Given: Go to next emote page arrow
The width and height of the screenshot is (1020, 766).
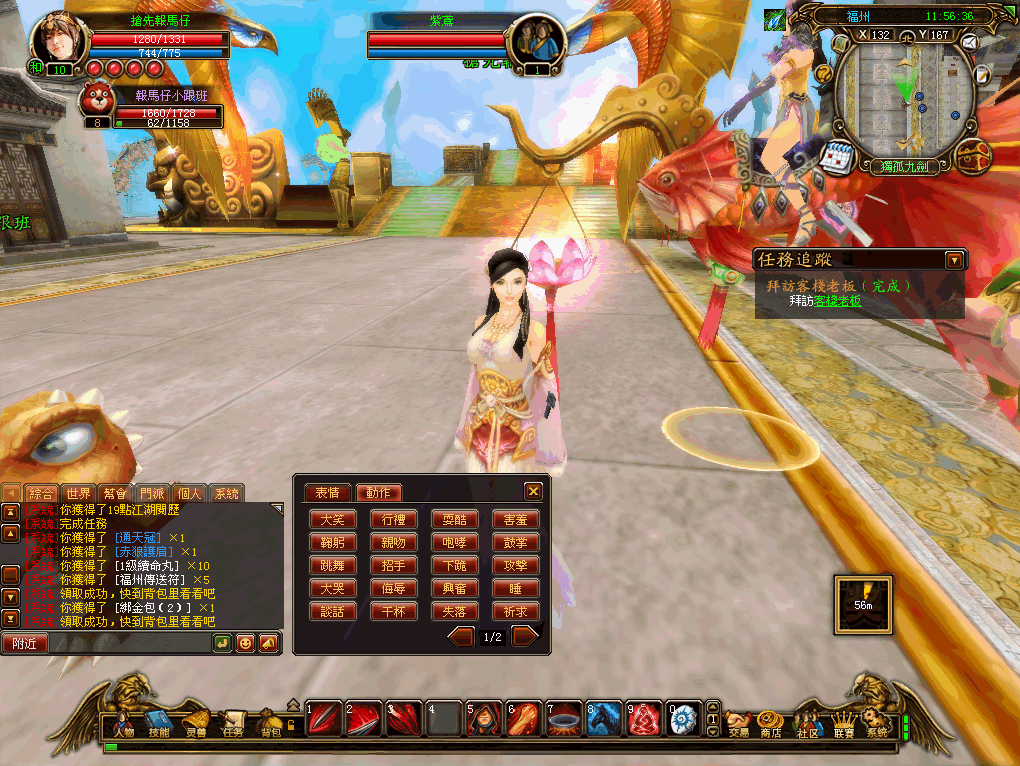Looking at the screenshot, I should coord(524,636).
